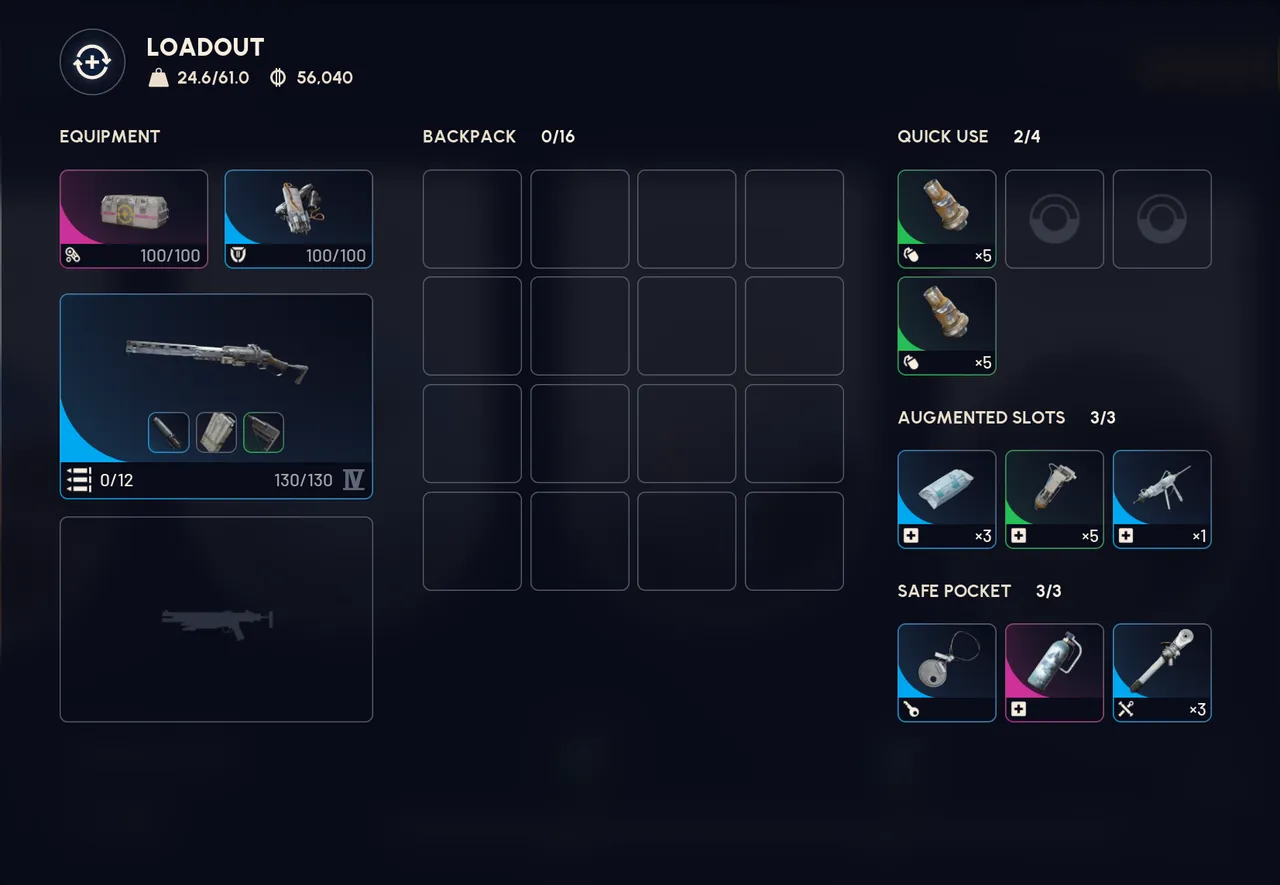Screen dimensions: 1280x885
Task: Click the plus icon on the bandage augment slot
Action: [x=911, y=536]
